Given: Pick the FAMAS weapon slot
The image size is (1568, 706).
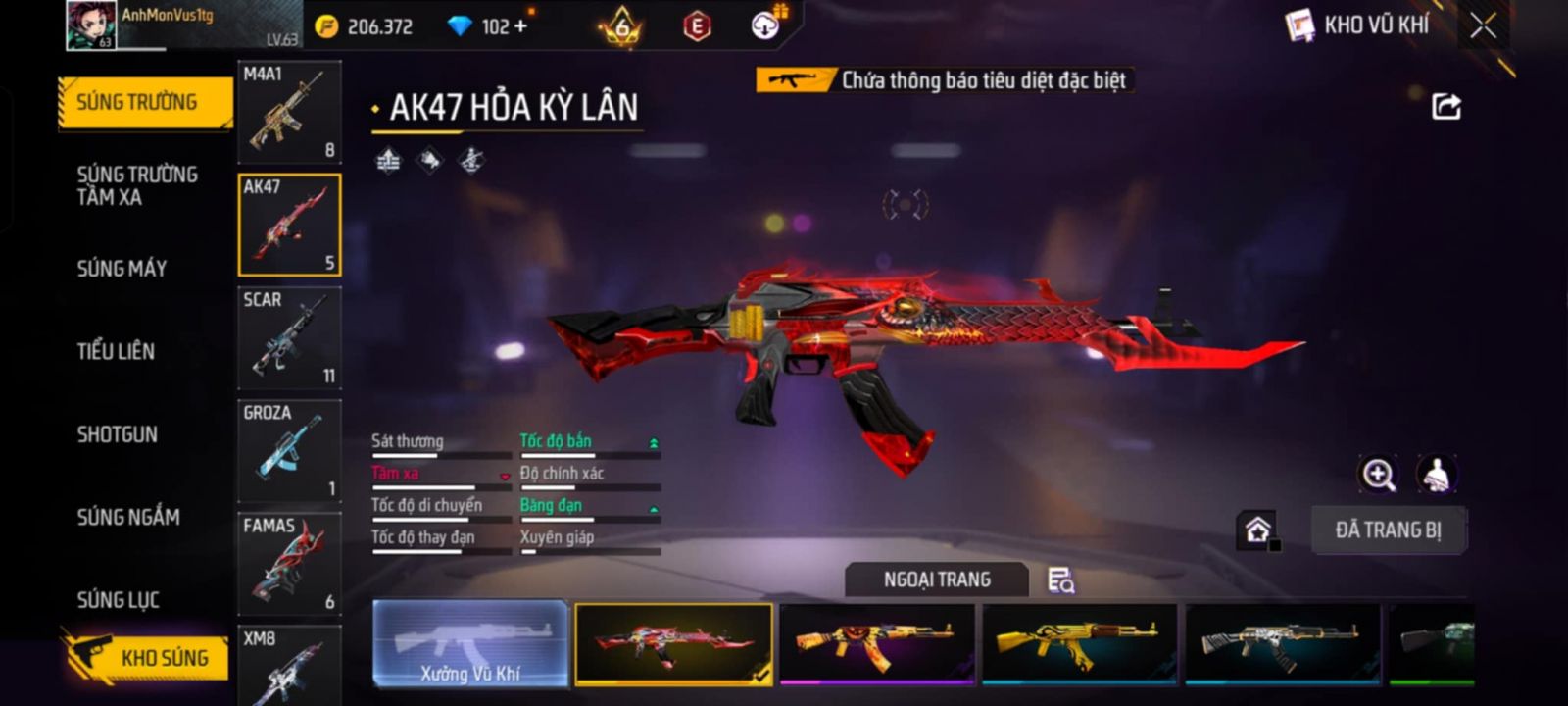Looking at the screenshot, I should 289,564.
